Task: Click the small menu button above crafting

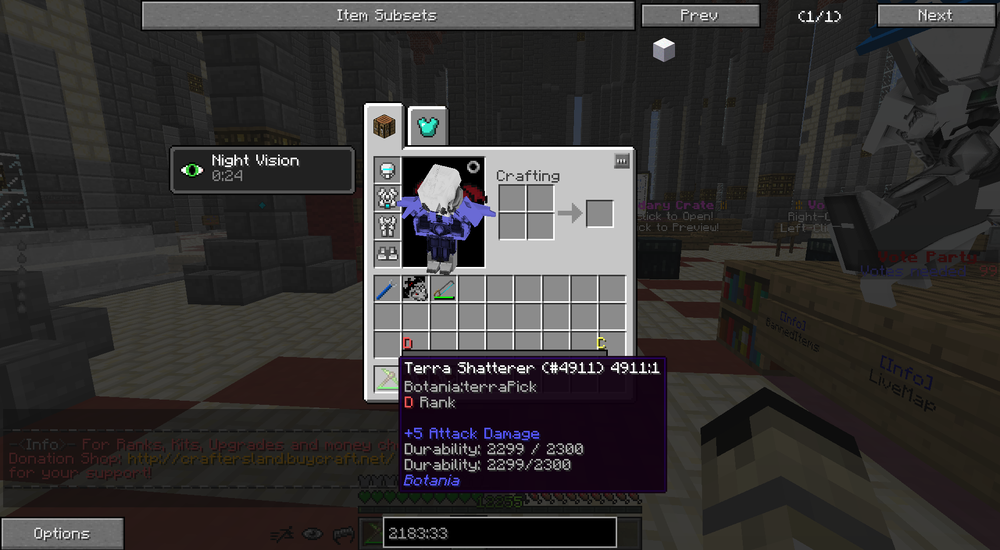Action: pyautogui.click(x=621, y=160)
